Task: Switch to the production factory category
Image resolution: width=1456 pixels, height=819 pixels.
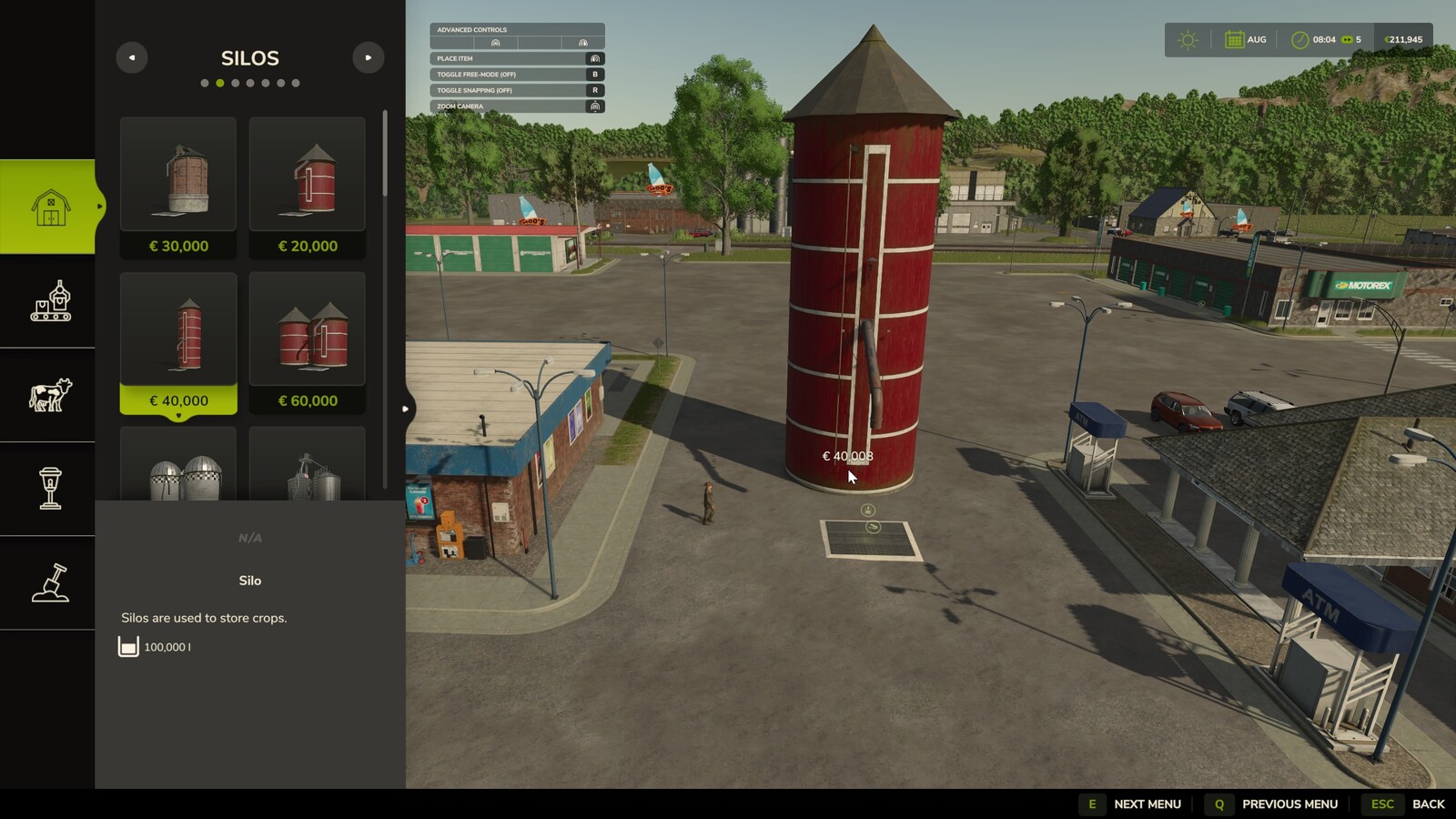Action: 49,301
